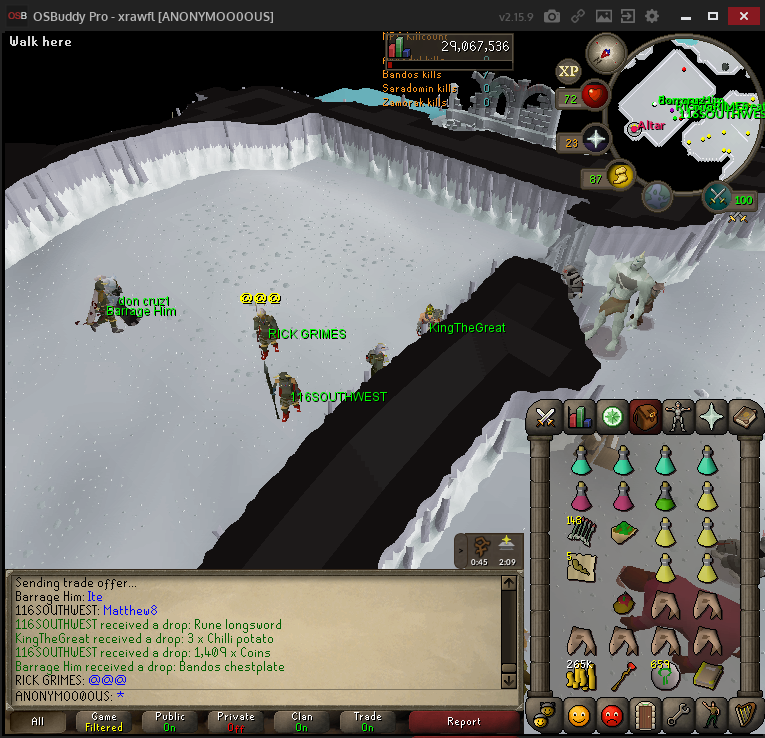Open the wrench Options tab
The width and height of the screenshot is (765, 738).
[679, 714]
